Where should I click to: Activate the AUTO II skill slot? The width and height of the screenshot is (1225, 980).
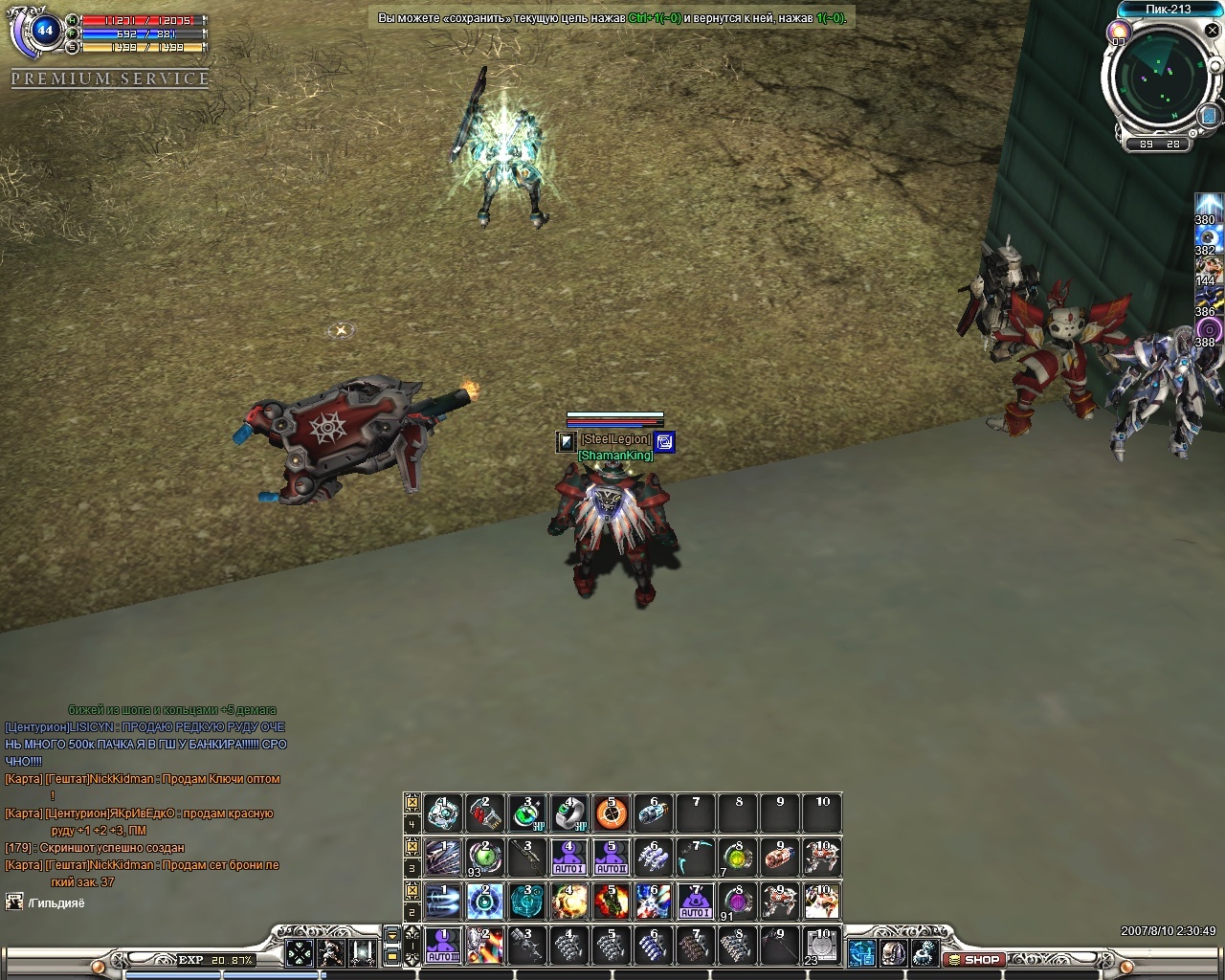[612, 857]
